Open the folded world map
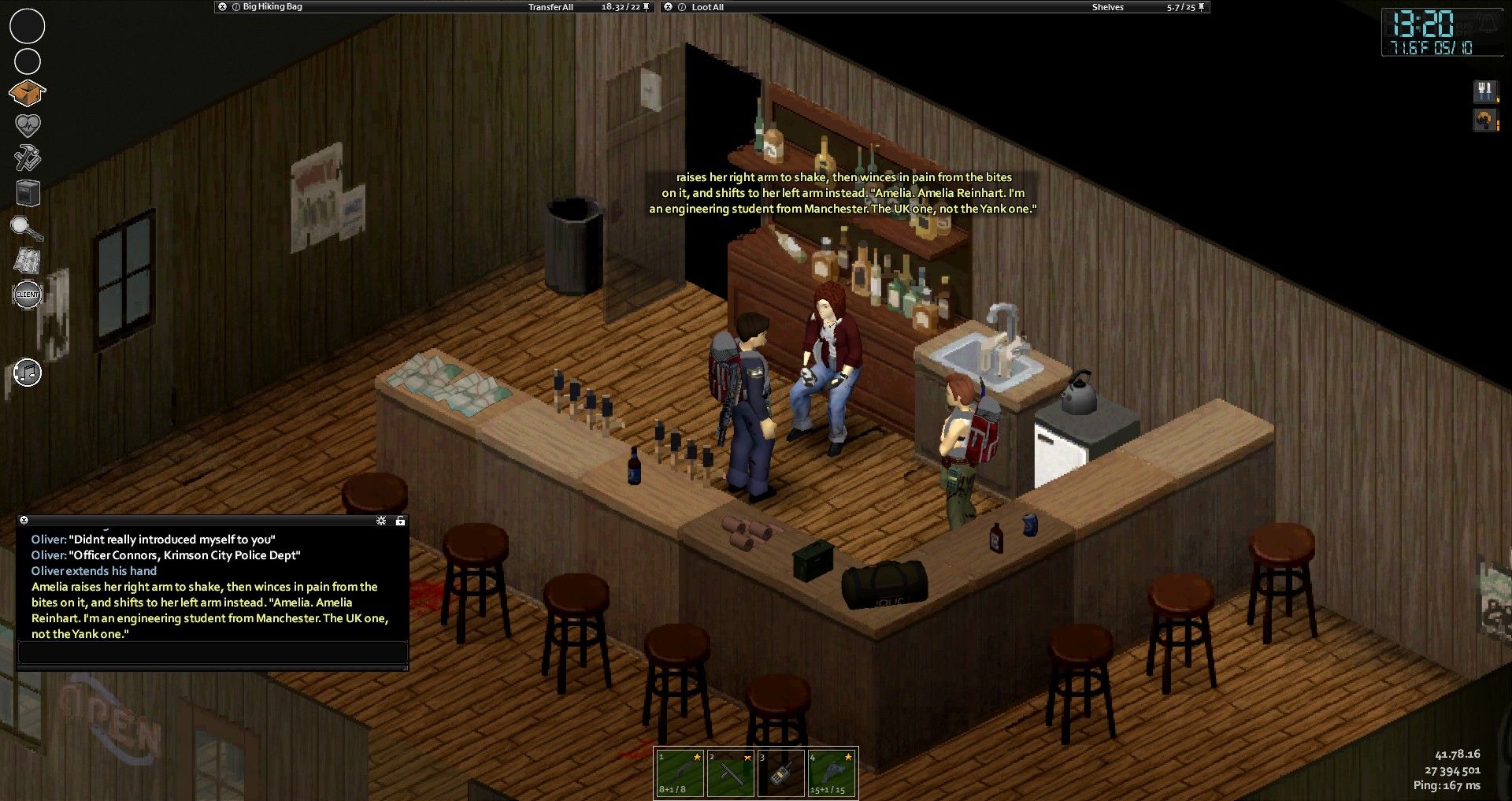Image resolution: width=1512 pixels, height=801 pixels. 28,261
